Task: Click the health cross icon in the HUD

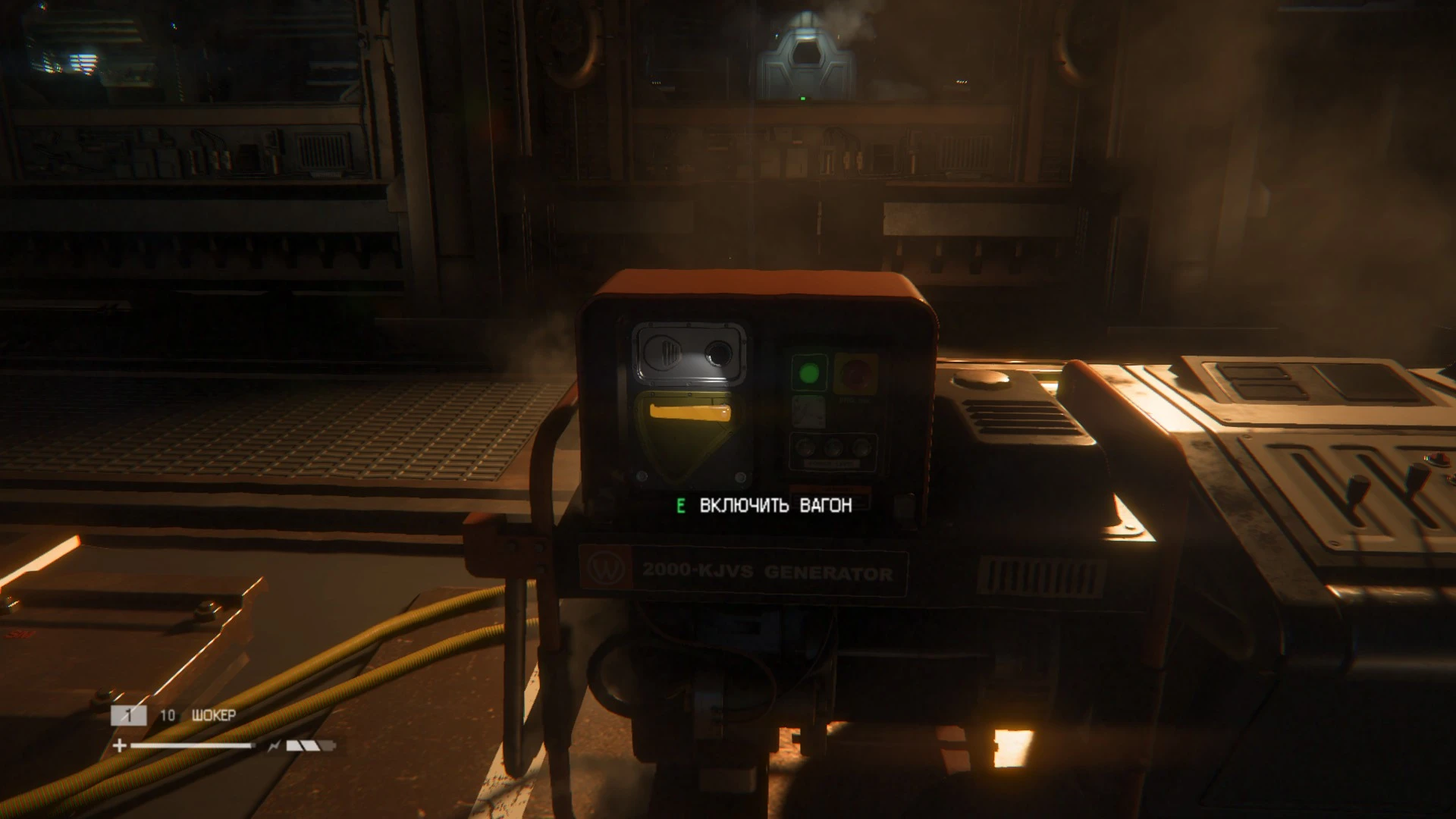Action: click(119, 746)
